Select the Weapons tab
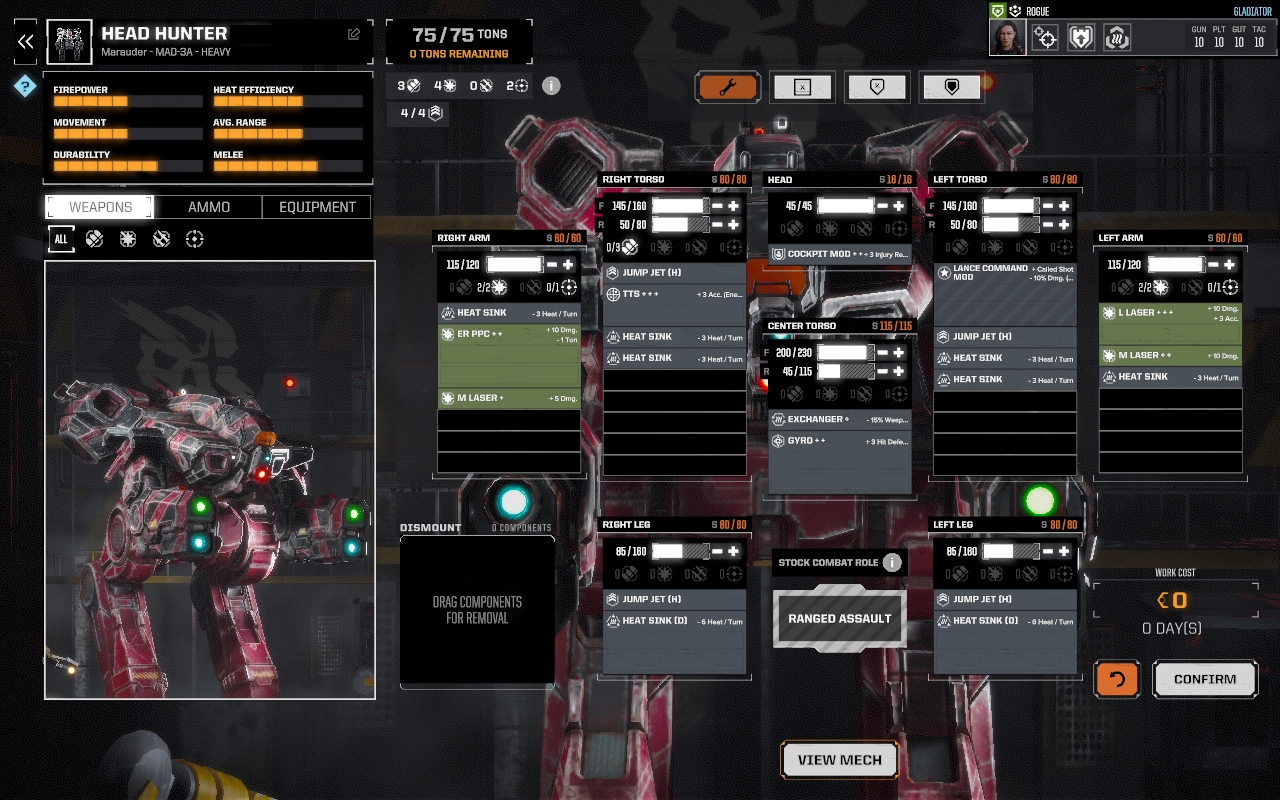Image resolution: width=1280 pixels, height=800 pixels. 100,207
